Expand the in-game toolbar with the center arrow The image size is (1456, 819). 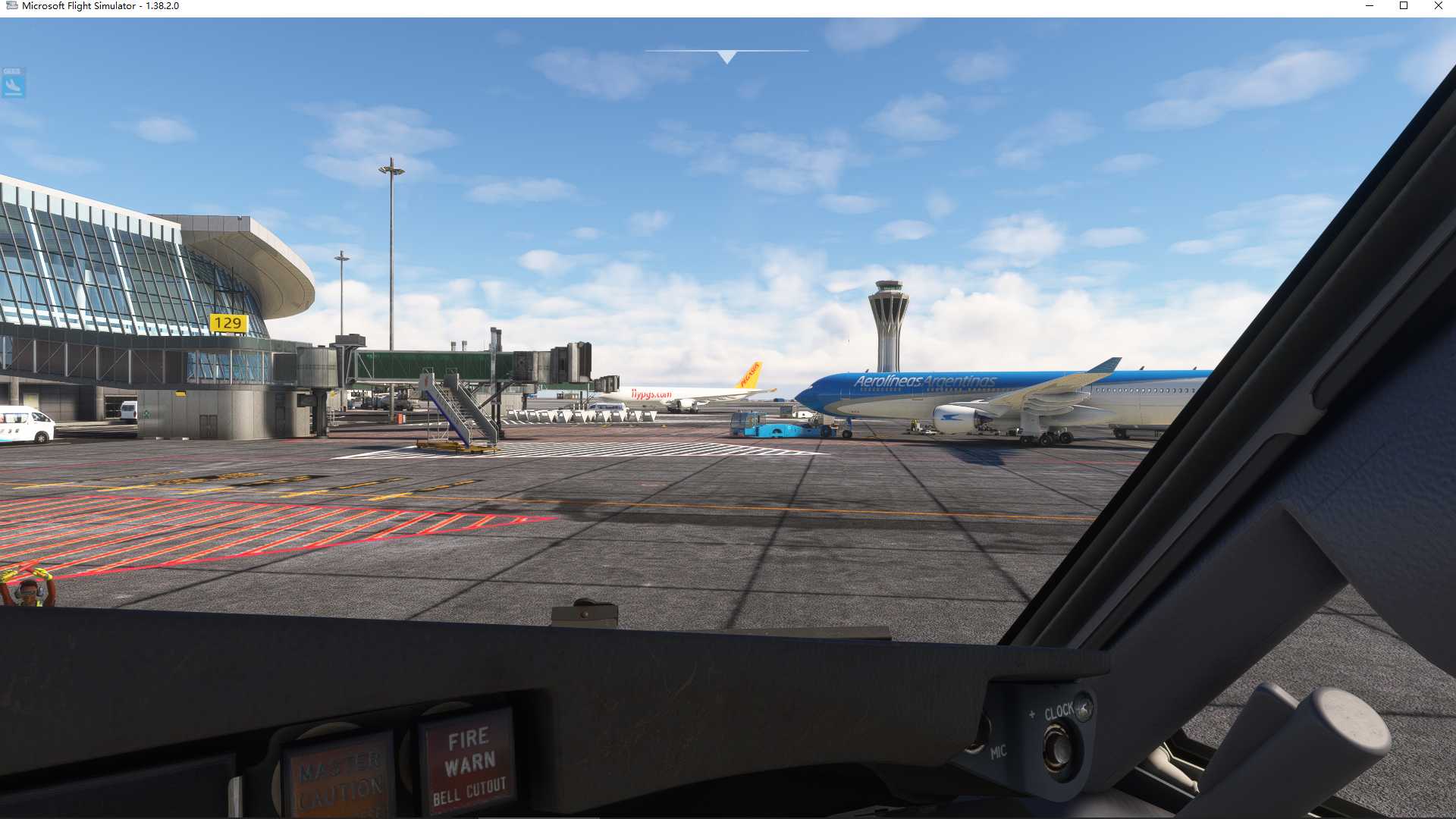(727, 55)
